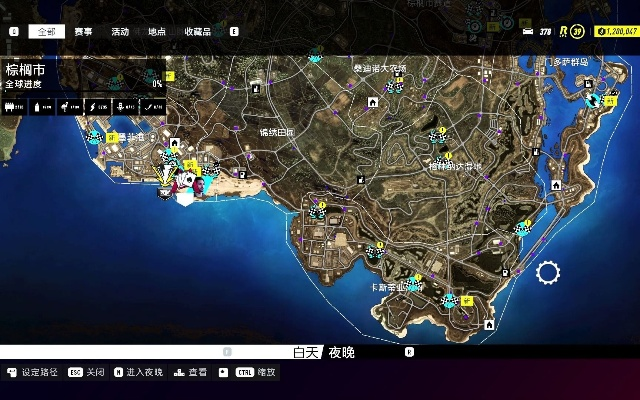
Task: Click the safehouse marker below 爱迪诺大花场
Action: pos(373,101)
